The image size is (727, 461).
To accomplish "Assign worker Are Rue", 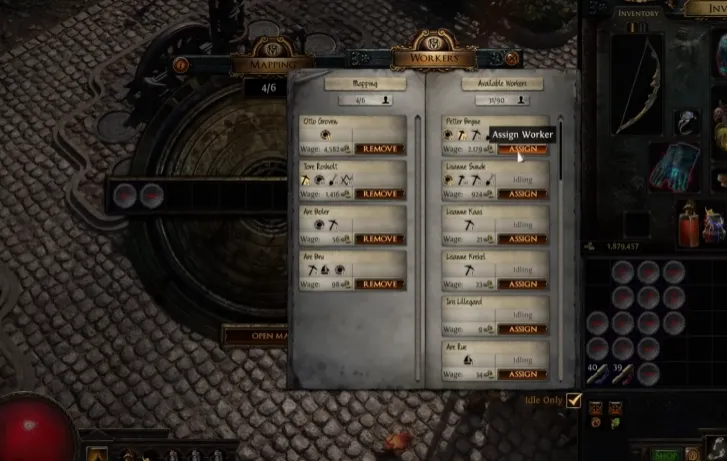I will click(x=522, y=374).
